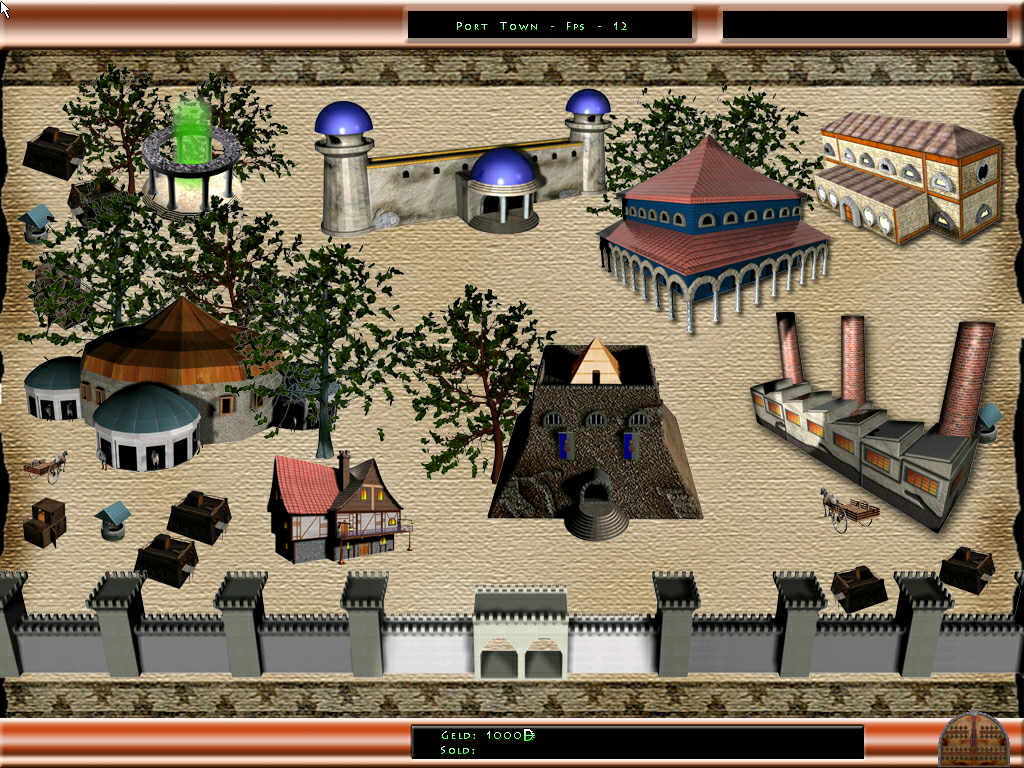
Task: Select the stone fortress with pyramid roof
Action: [595, 435]
